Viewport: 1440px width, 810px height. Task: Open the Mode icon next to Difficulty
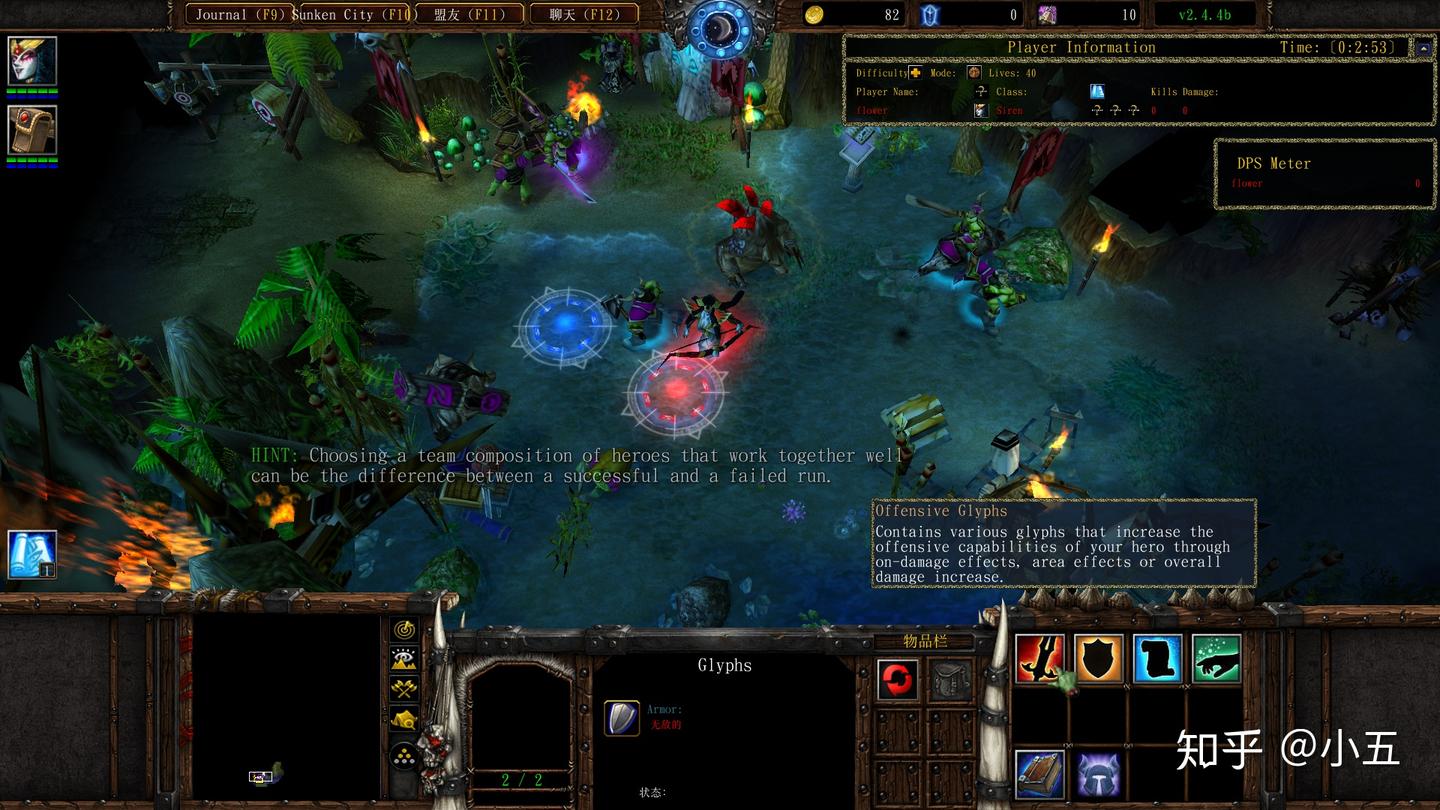974,73
